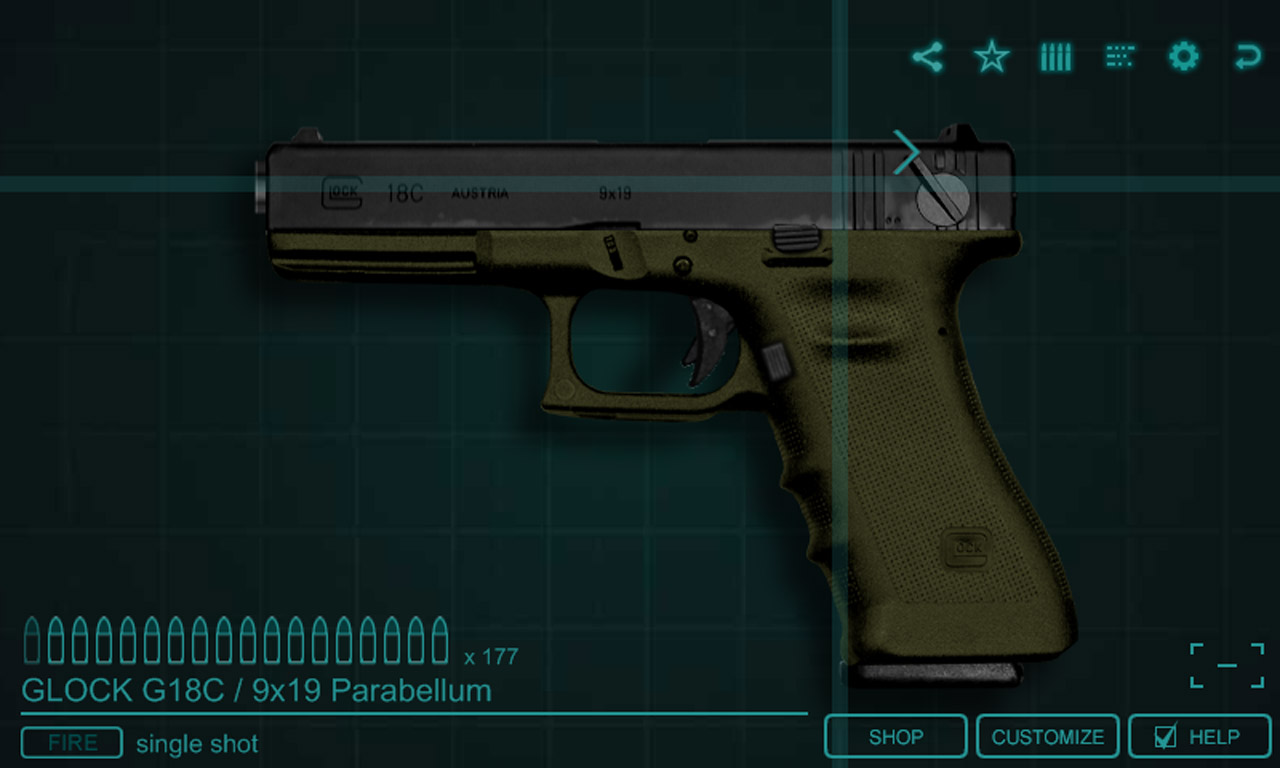This screenshot has width=1280, height=768.
Task: Open the CUSTOMIZE screen
Action: point(1047,737)
